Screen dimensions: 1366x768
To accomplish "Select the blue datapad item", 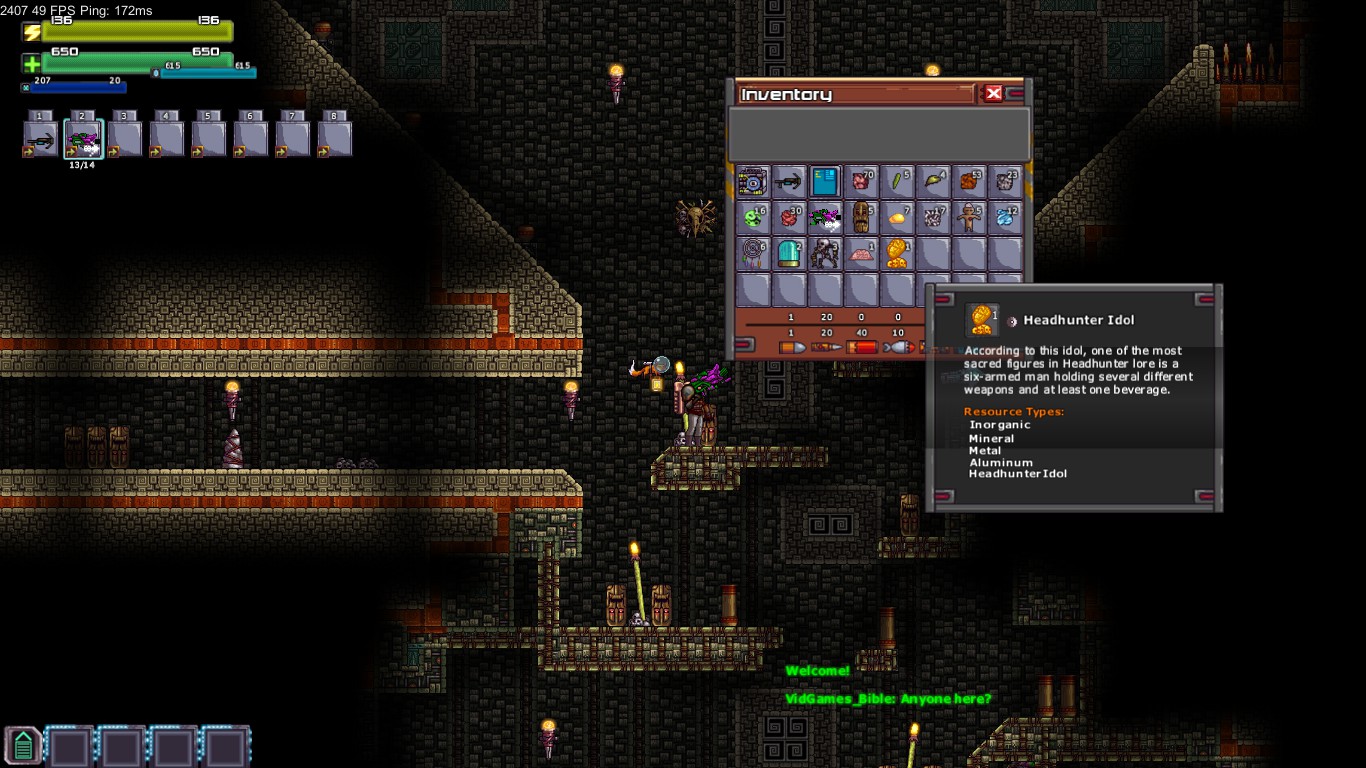I will tap(825, 182).
